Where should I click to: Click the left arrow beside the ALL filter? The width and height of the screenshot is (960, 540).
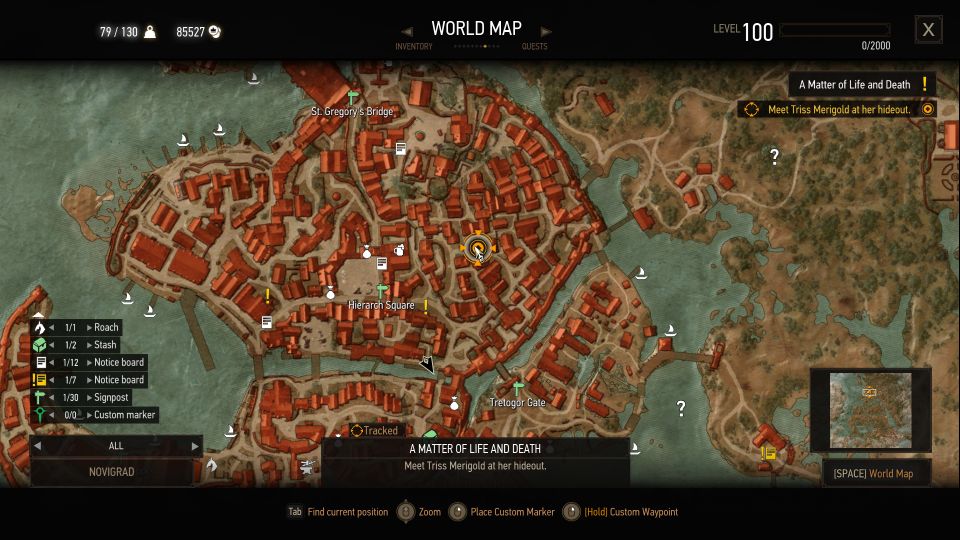38,446
